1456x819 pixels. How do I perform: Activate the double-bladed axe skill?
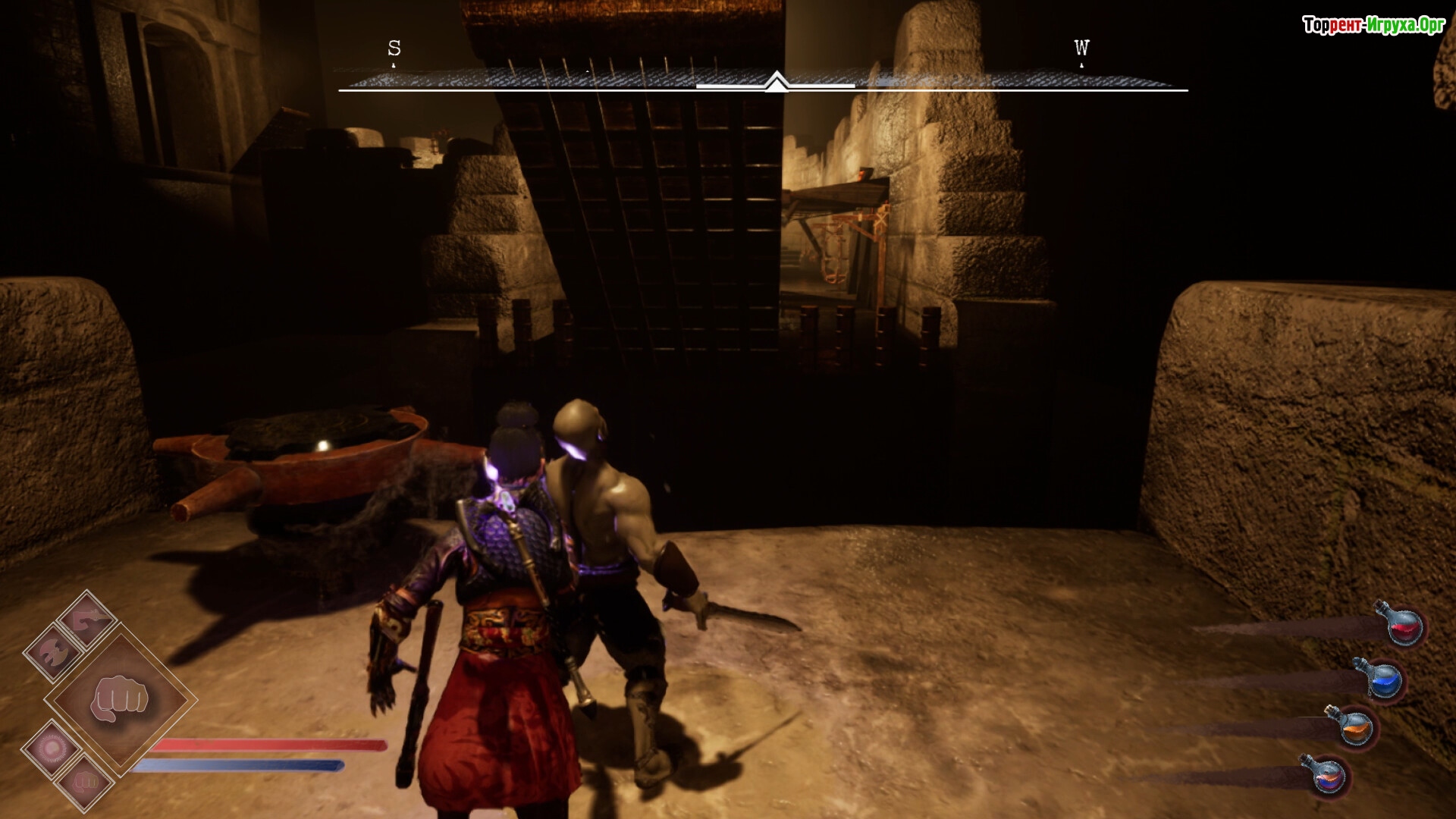(53, 653)
